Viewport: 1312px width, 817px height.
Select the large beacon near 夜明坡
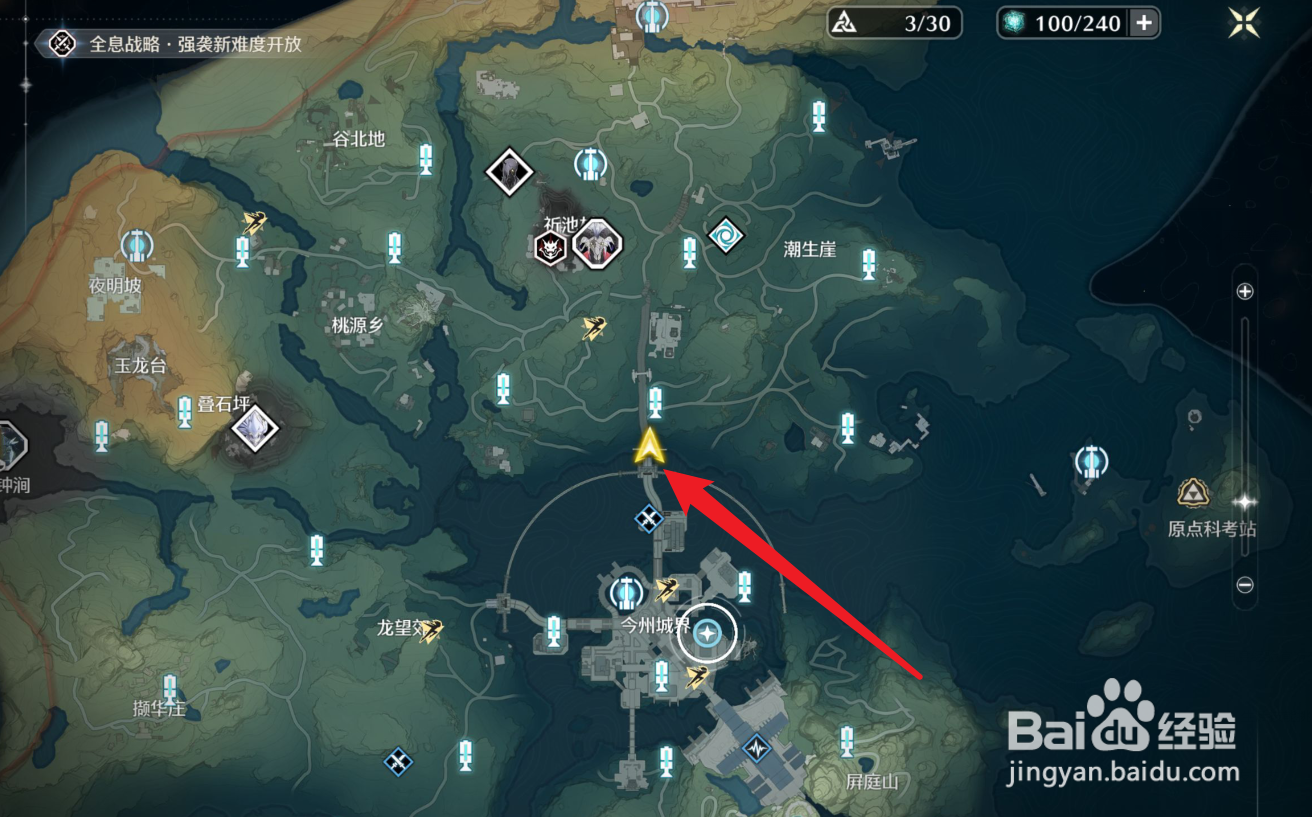[x=137, y=244]
